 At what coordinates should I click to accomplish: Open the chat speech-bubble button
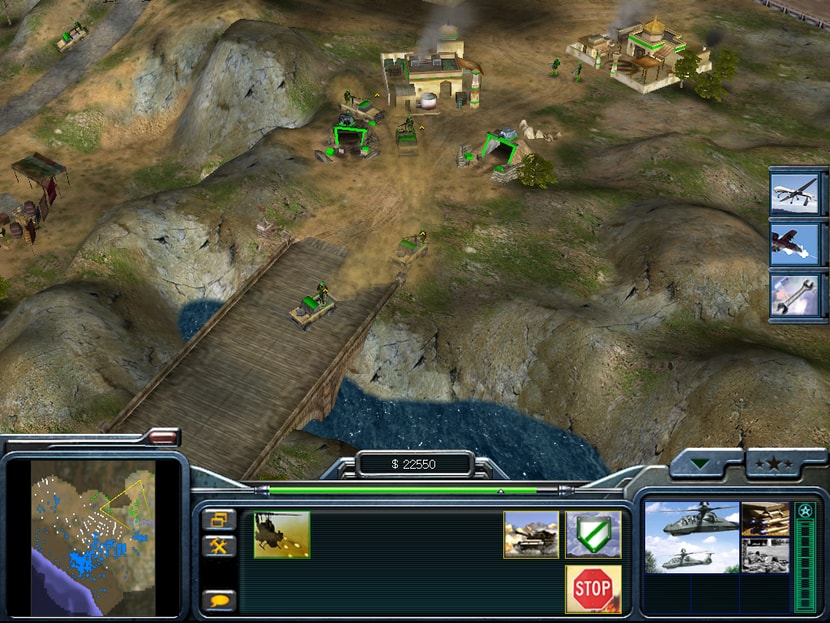coord(219,599)
